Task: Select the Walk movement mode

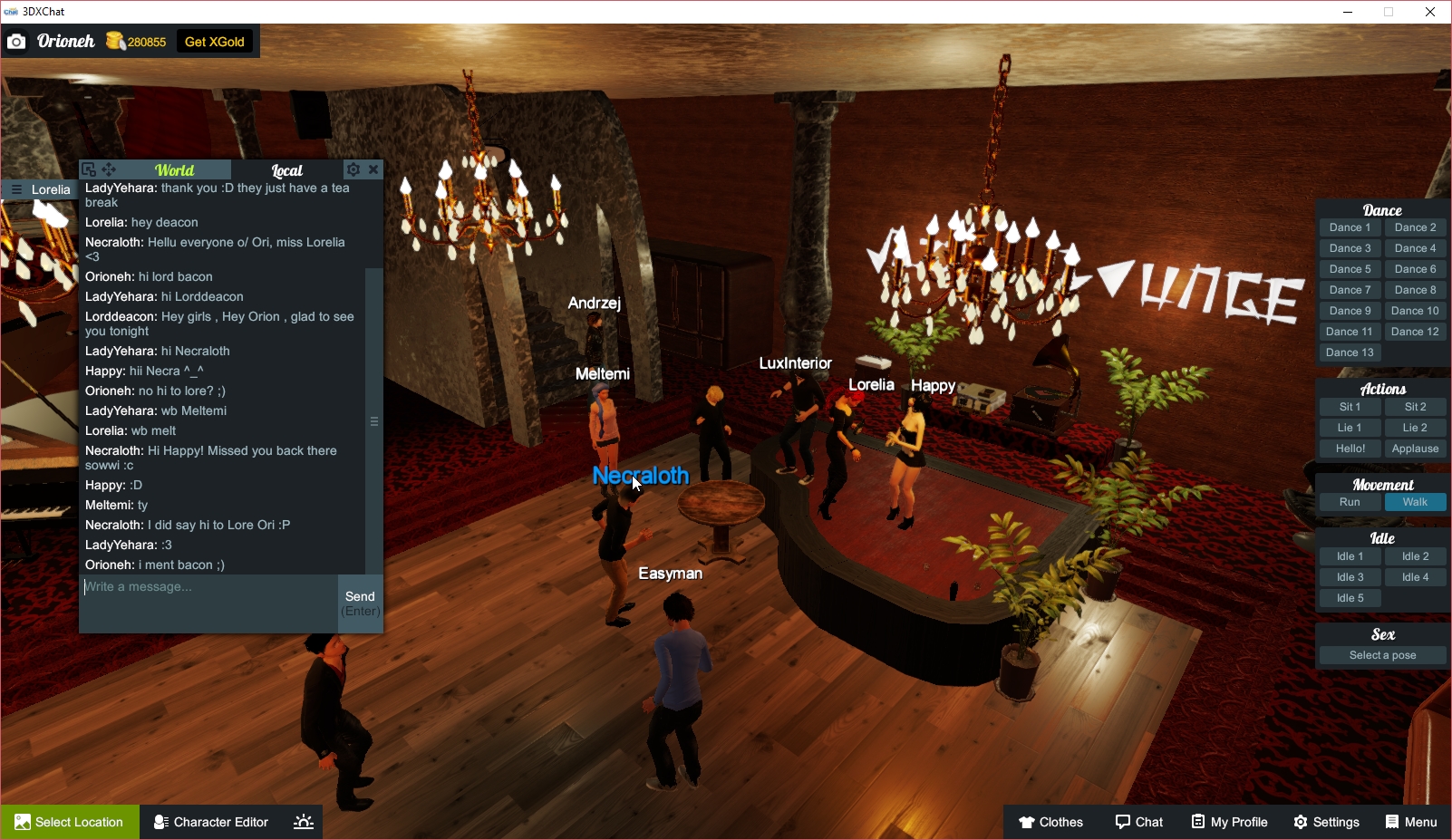Action: click(1415, 501)
